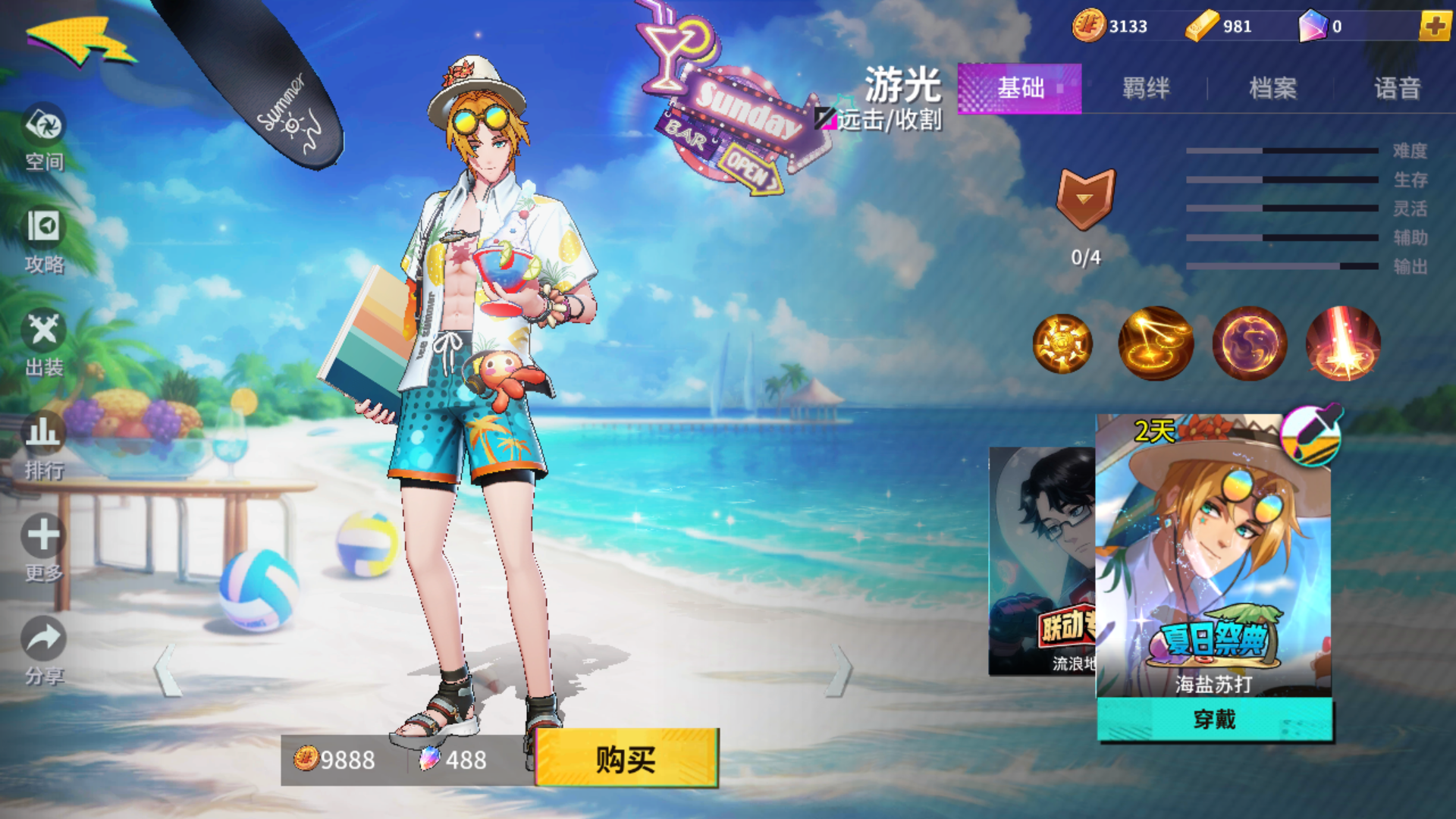Open the 档案 tab
The height and width of the screenshot is (819, 1456).
pyautogui.click(x=1272, y=89)
